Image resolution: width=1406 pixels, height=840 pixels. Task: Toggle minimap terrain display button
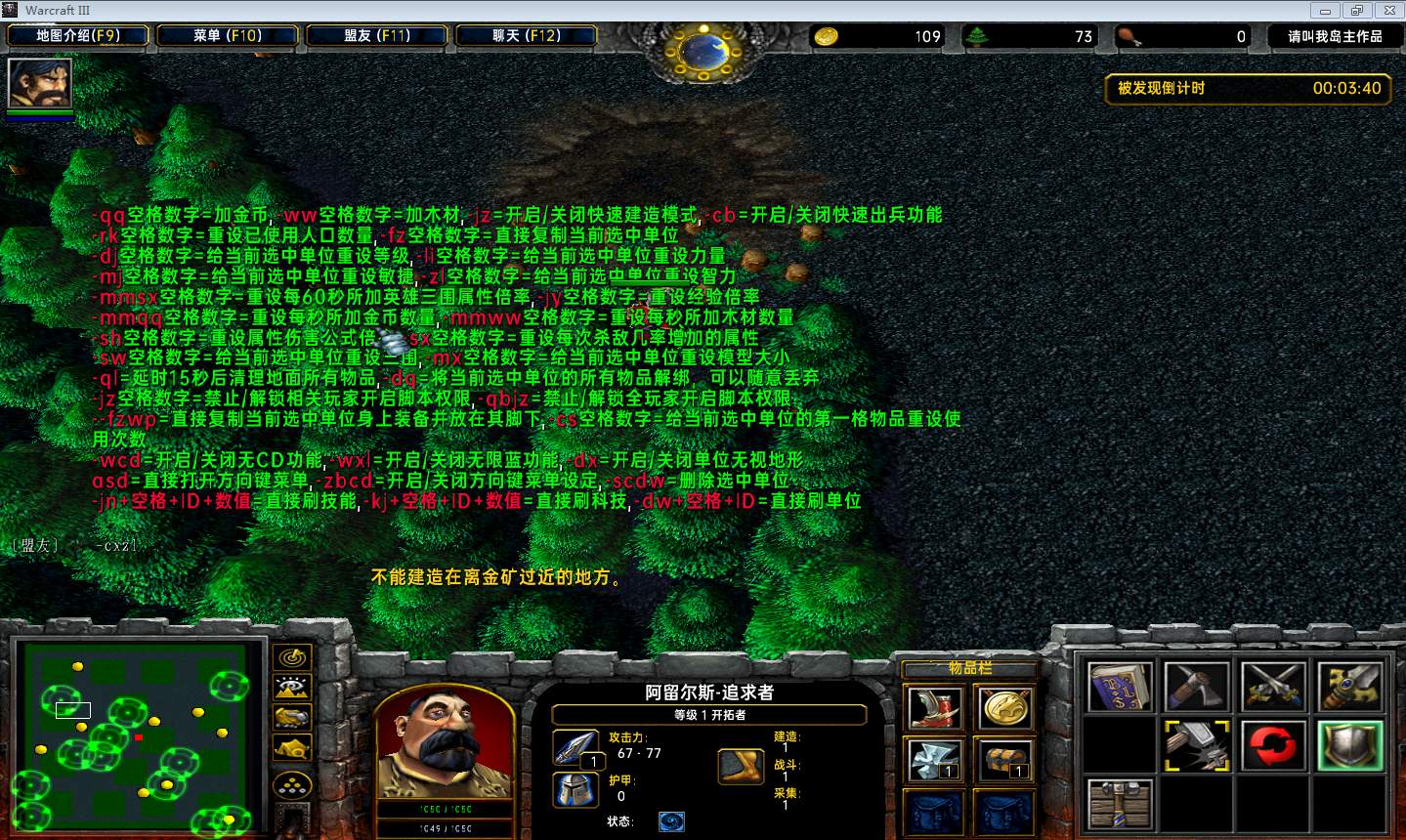(x=292, y=687)
